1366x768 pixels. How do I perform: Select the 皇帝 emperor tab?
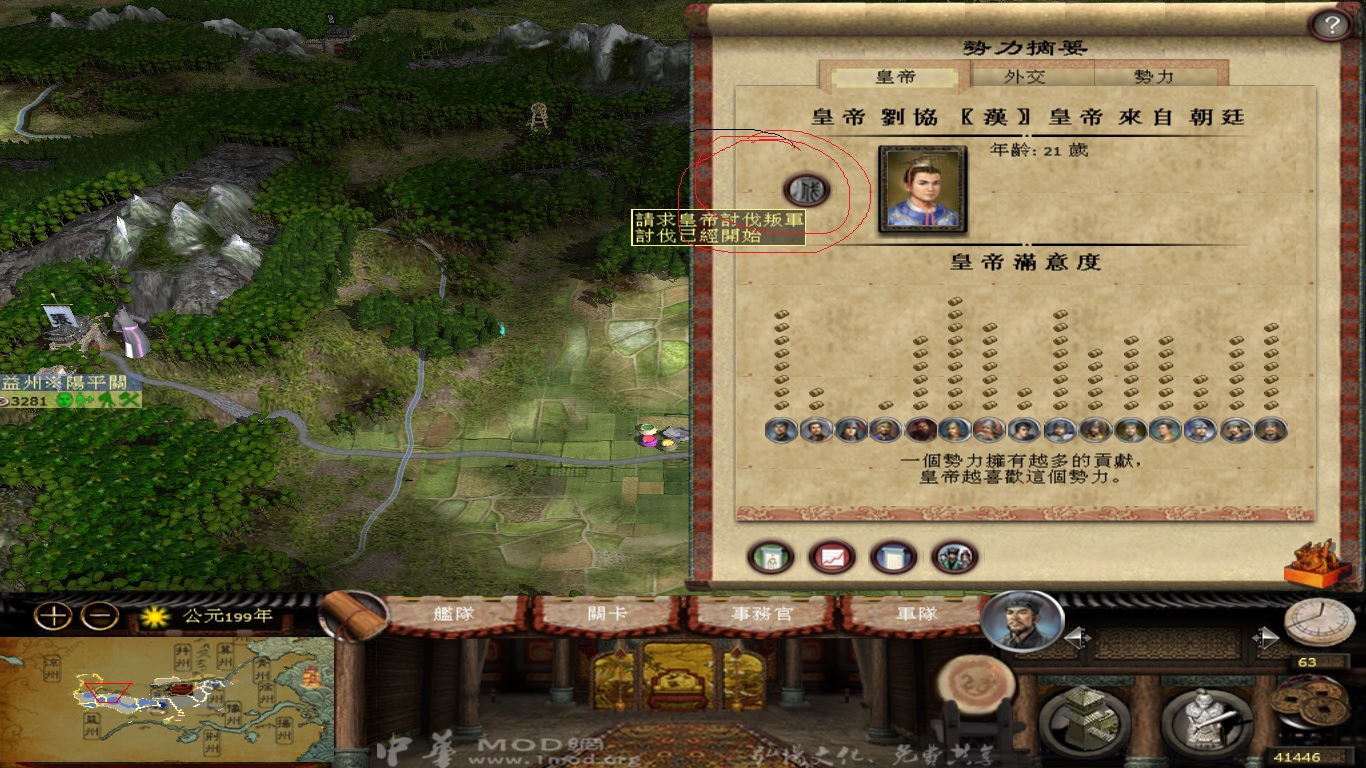pyautogui.click(x=895, y=77)
